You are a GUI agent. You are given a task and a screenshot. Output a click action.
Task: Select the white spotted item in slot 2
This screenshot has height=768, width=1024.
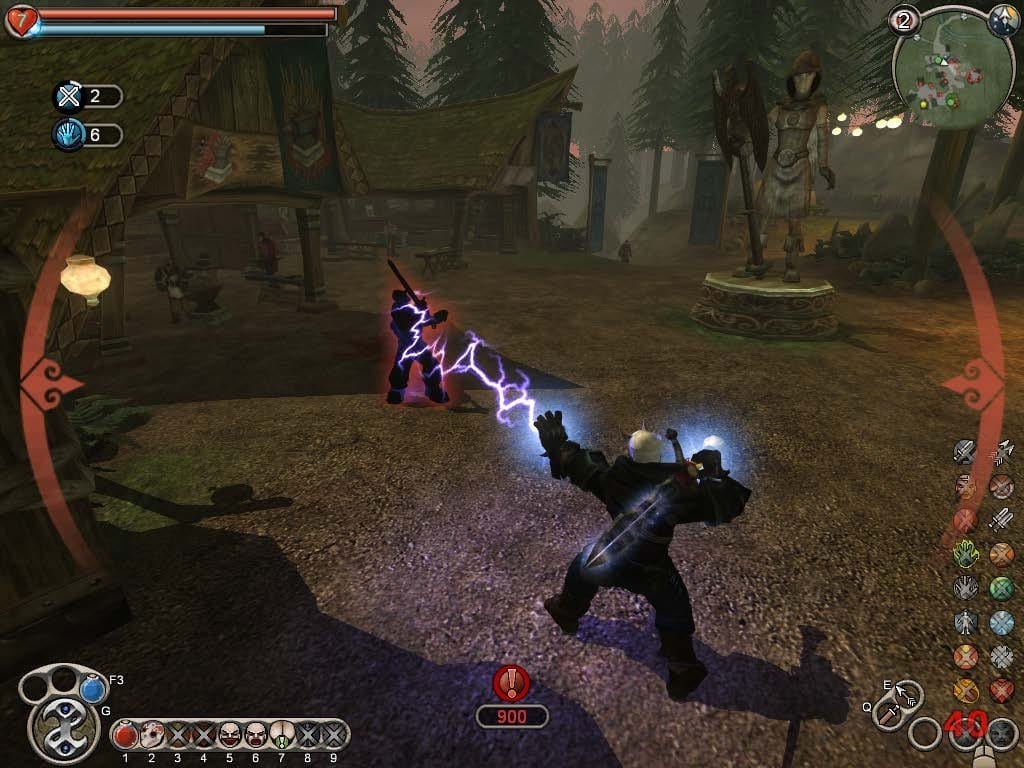(152, 735)
